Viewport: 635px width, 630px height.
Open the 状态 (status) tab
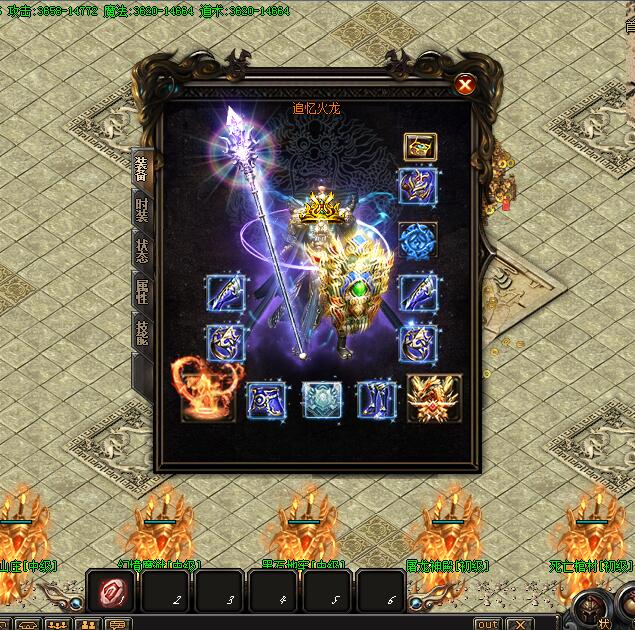point(142,249)
